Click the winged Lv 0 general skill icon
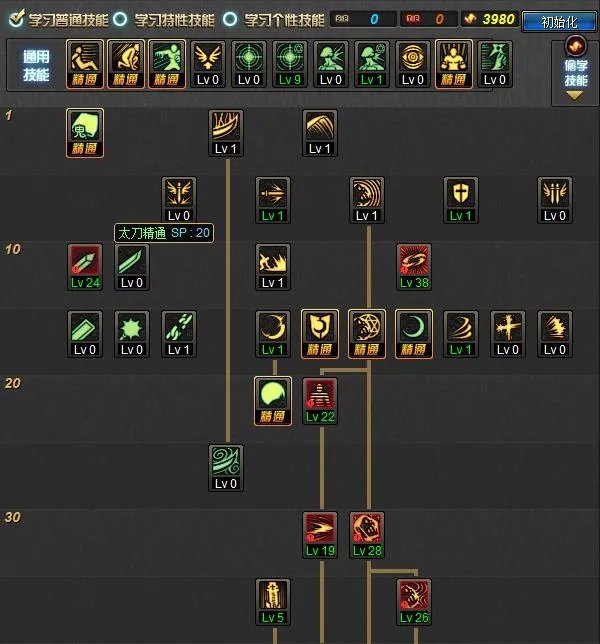 pyautogui.click(x=208, y=59)
